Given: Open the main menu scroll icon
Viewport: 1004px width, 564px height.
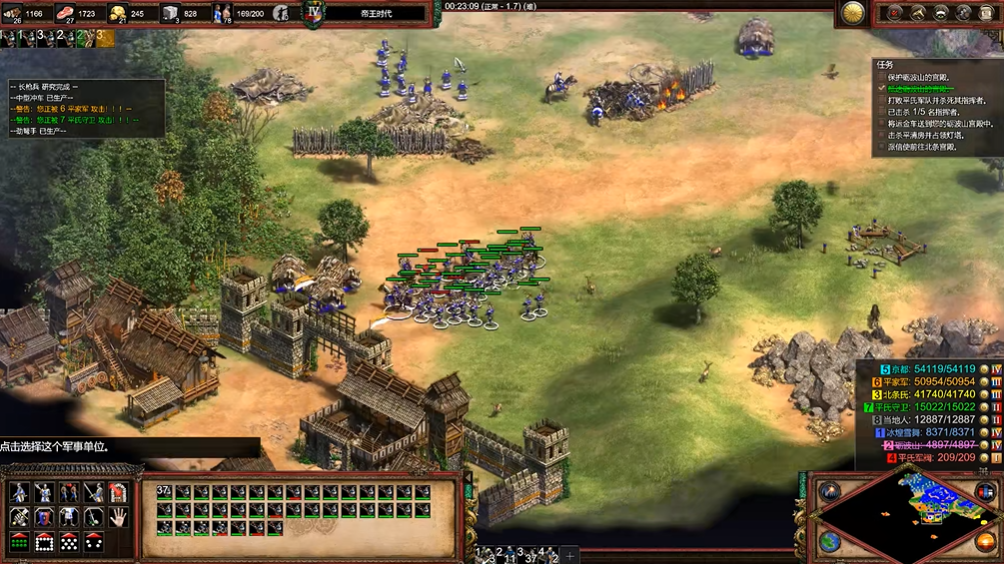Looking at the screenshot, I should coord(985,13).
